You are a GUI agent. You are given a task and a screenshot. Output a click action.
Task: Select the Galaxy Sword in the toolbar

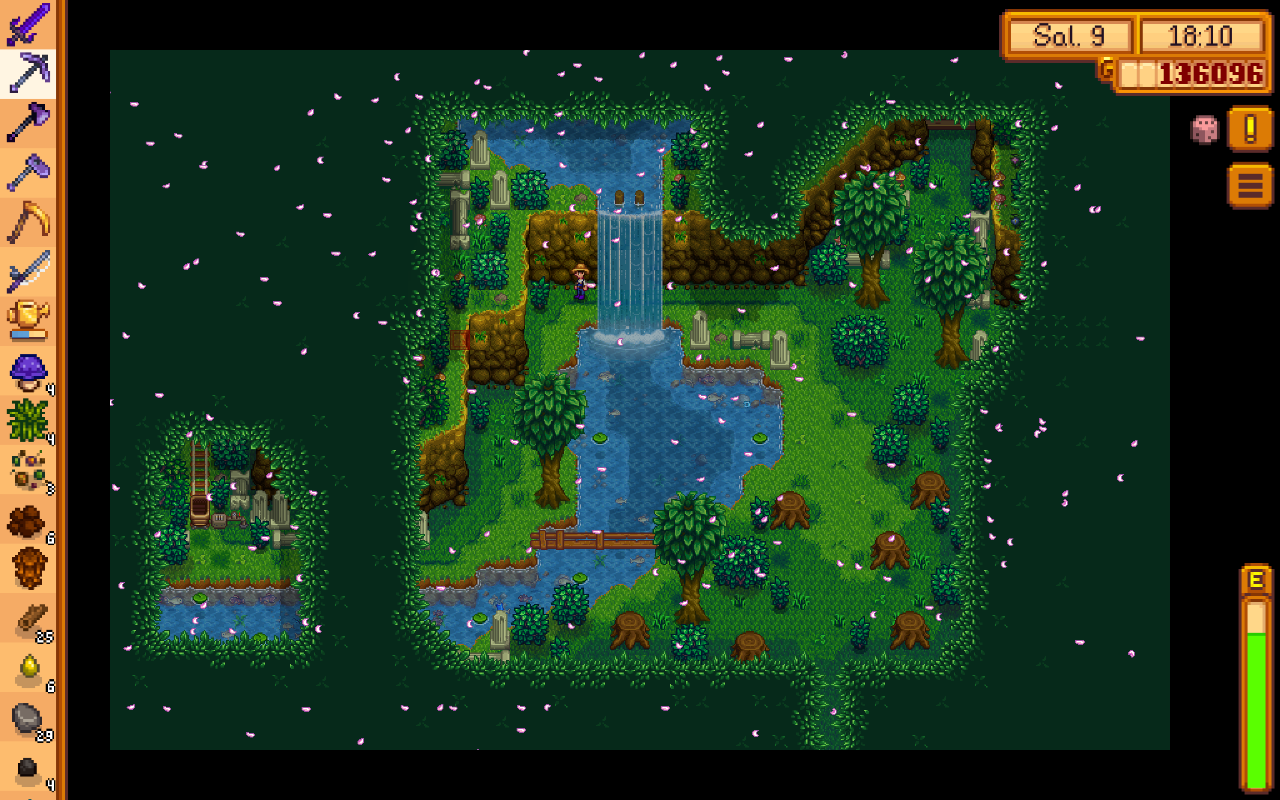click(x=28, y=24)
